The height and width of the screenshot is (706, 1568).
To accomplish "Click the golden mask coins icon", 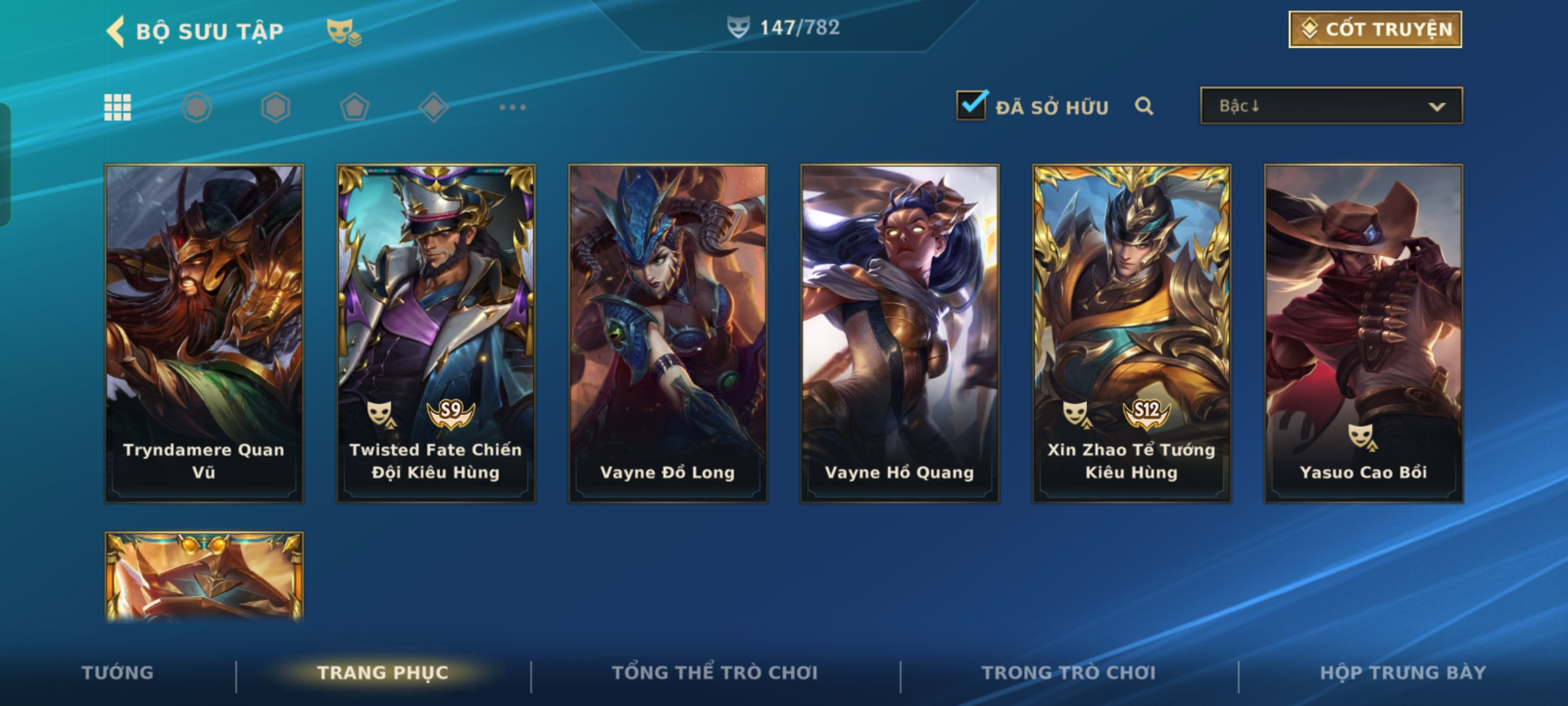I will pyautogui.click(x=344, y=31).
